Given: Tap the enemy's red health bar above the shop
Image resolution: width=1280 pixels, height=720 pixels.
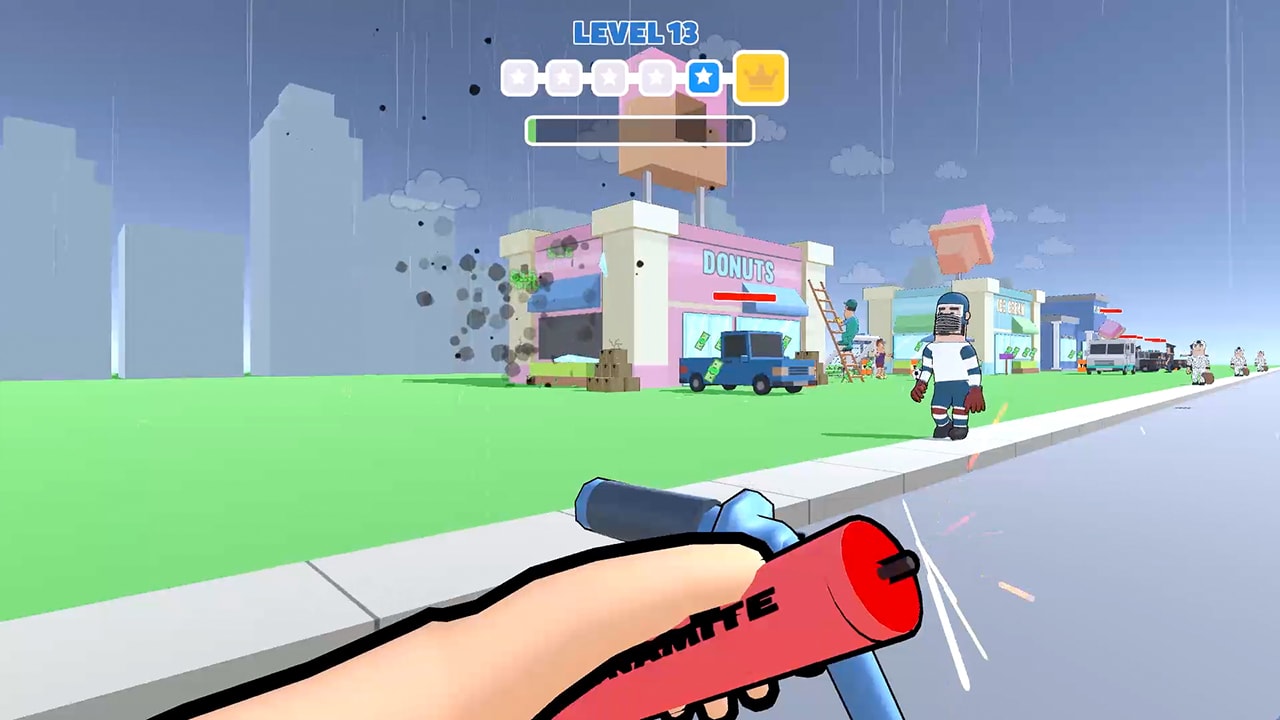Looking at the screenshot, I should [x=744, y=294].
